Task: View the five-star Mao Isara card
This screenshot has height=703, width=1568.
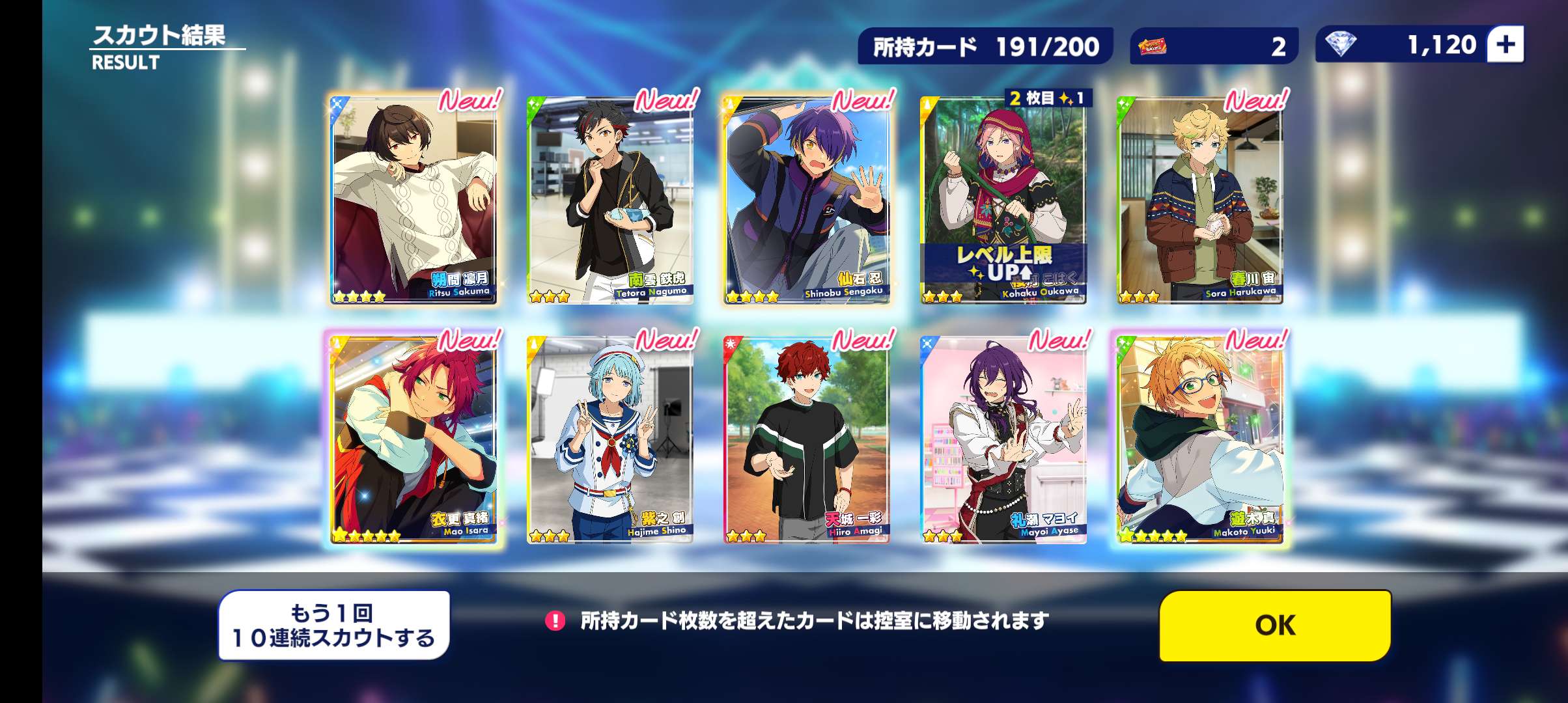Action: tap(414, 438)
